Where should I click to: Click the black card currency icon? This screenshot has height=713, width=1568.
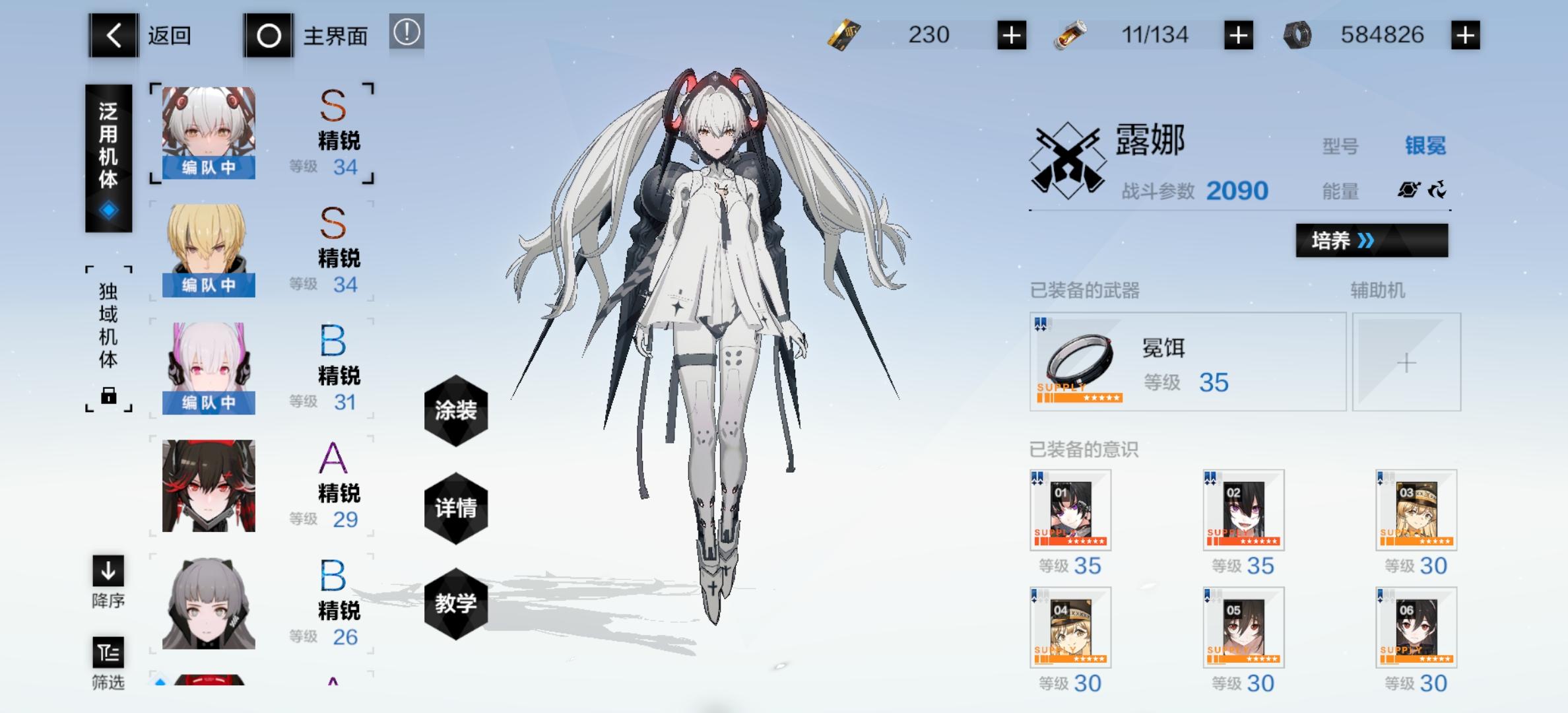click(844, 35)
